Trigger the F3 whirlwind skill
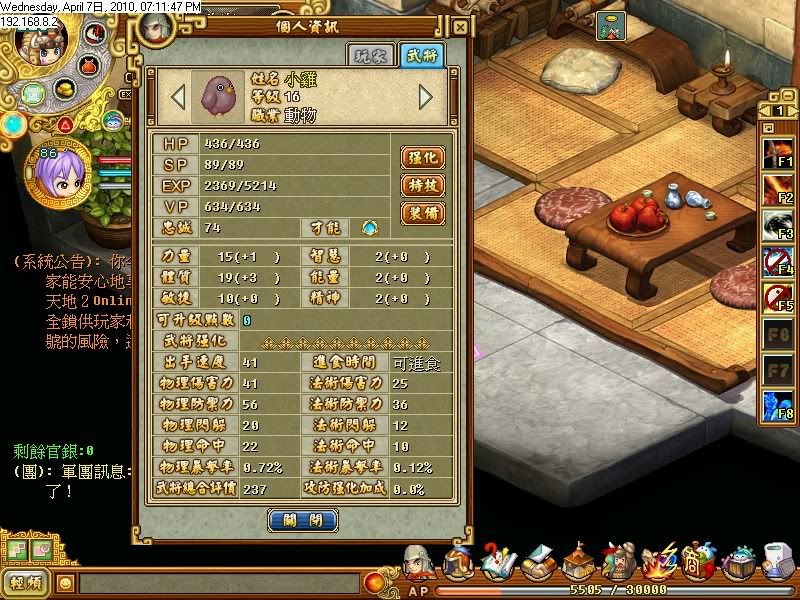 (x=779, y=227)
